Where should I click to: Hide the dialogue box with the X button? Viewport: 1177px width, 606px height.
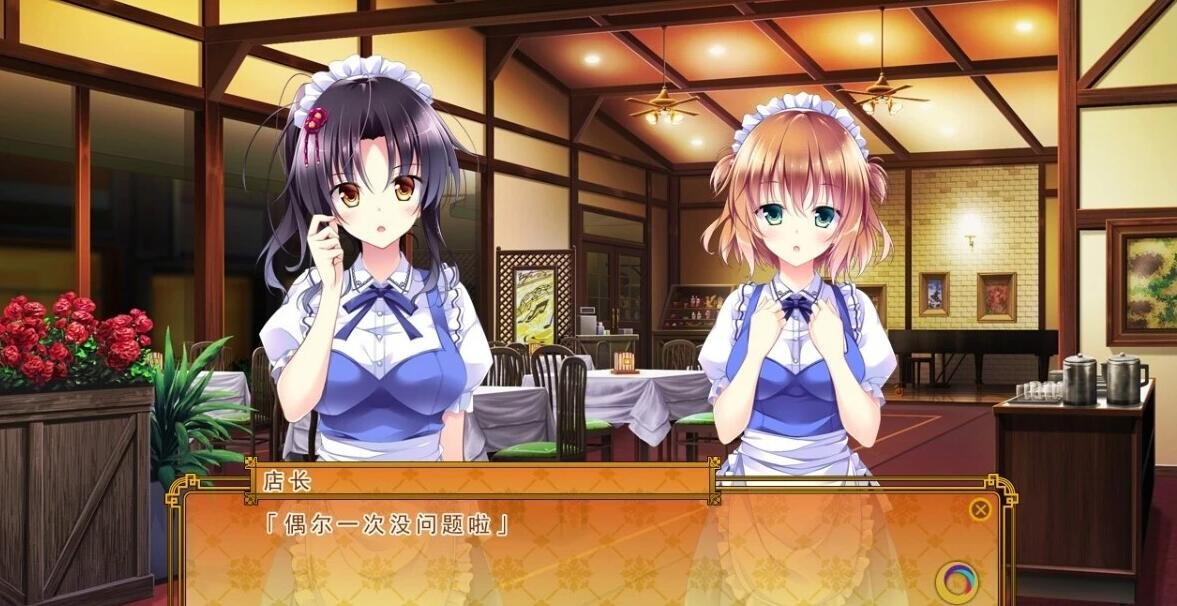tap(980, 510)
